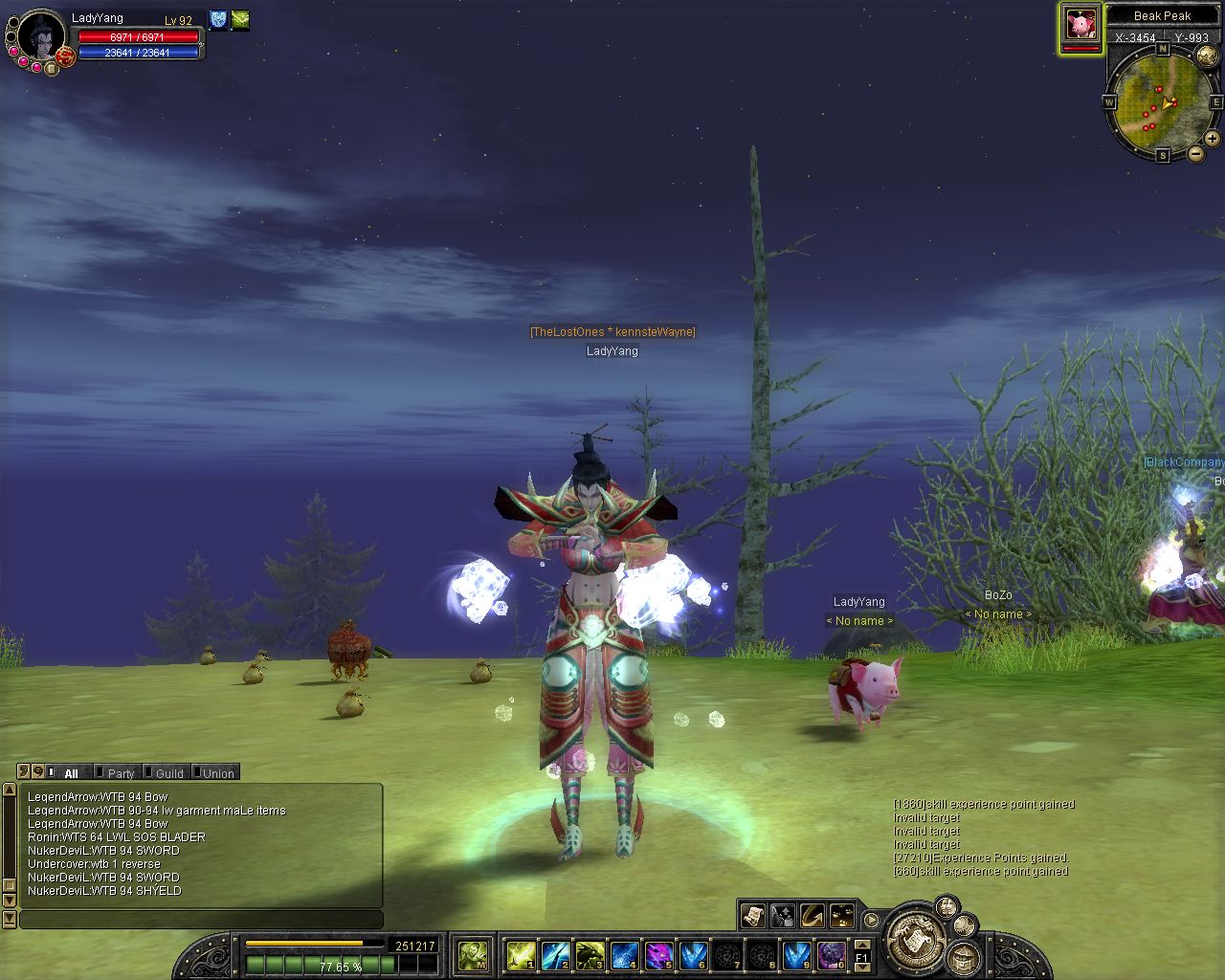Screen dimensions: 1225x980
Task: Click the green character icon marked M
Action: (x=474, y=955)
